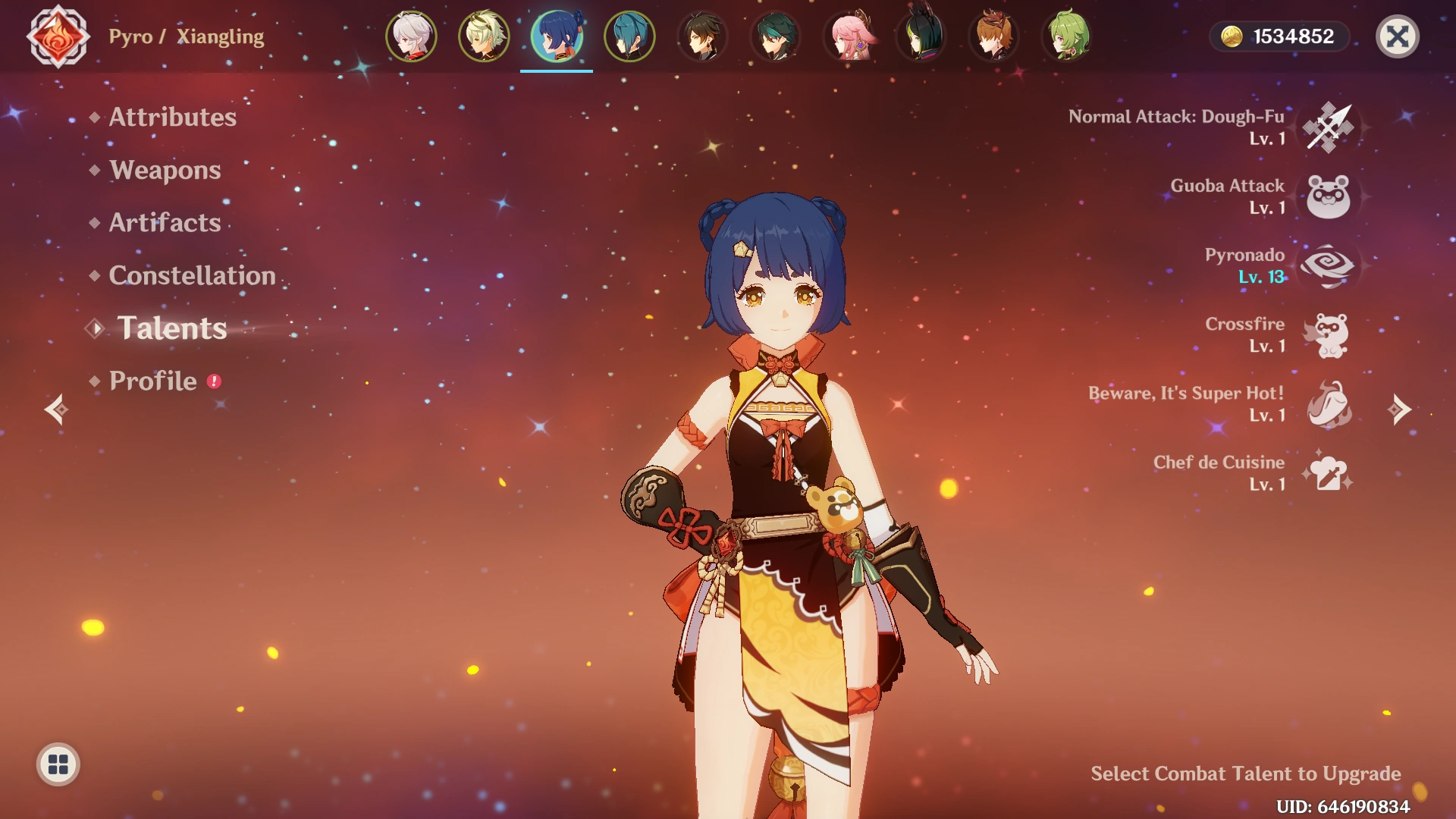Click the highlighted Talents entry

point(171,329)
